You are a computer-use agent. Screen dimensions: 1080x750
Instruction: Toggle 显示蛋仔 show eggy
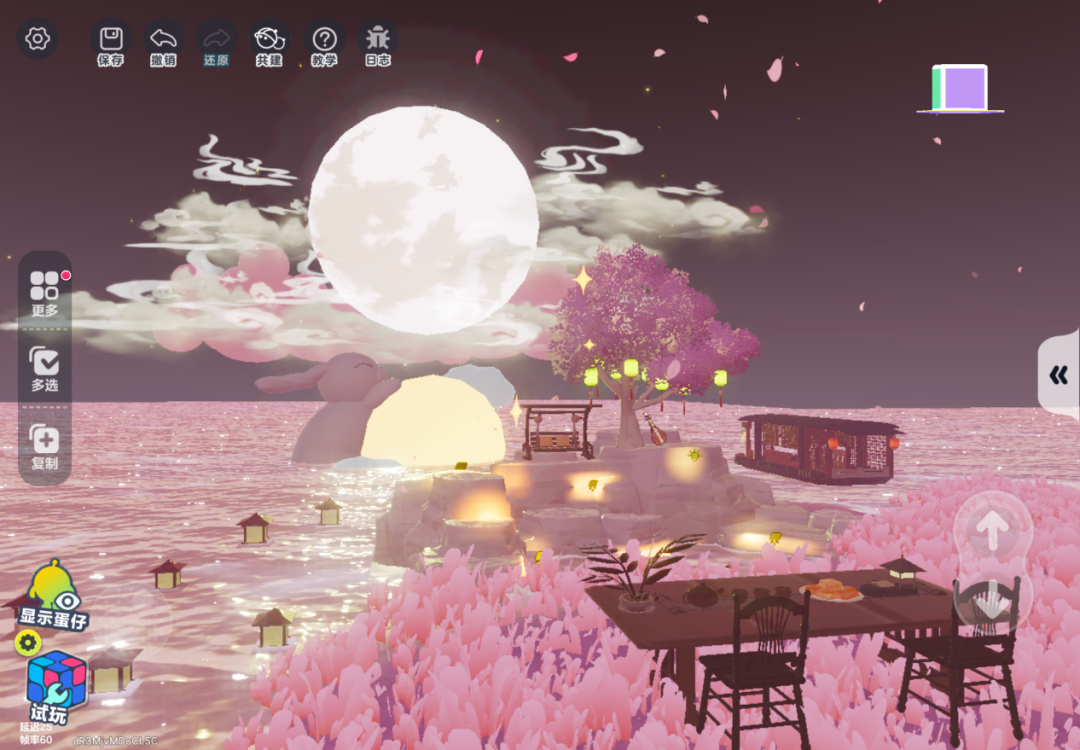(x=54, y=597)
